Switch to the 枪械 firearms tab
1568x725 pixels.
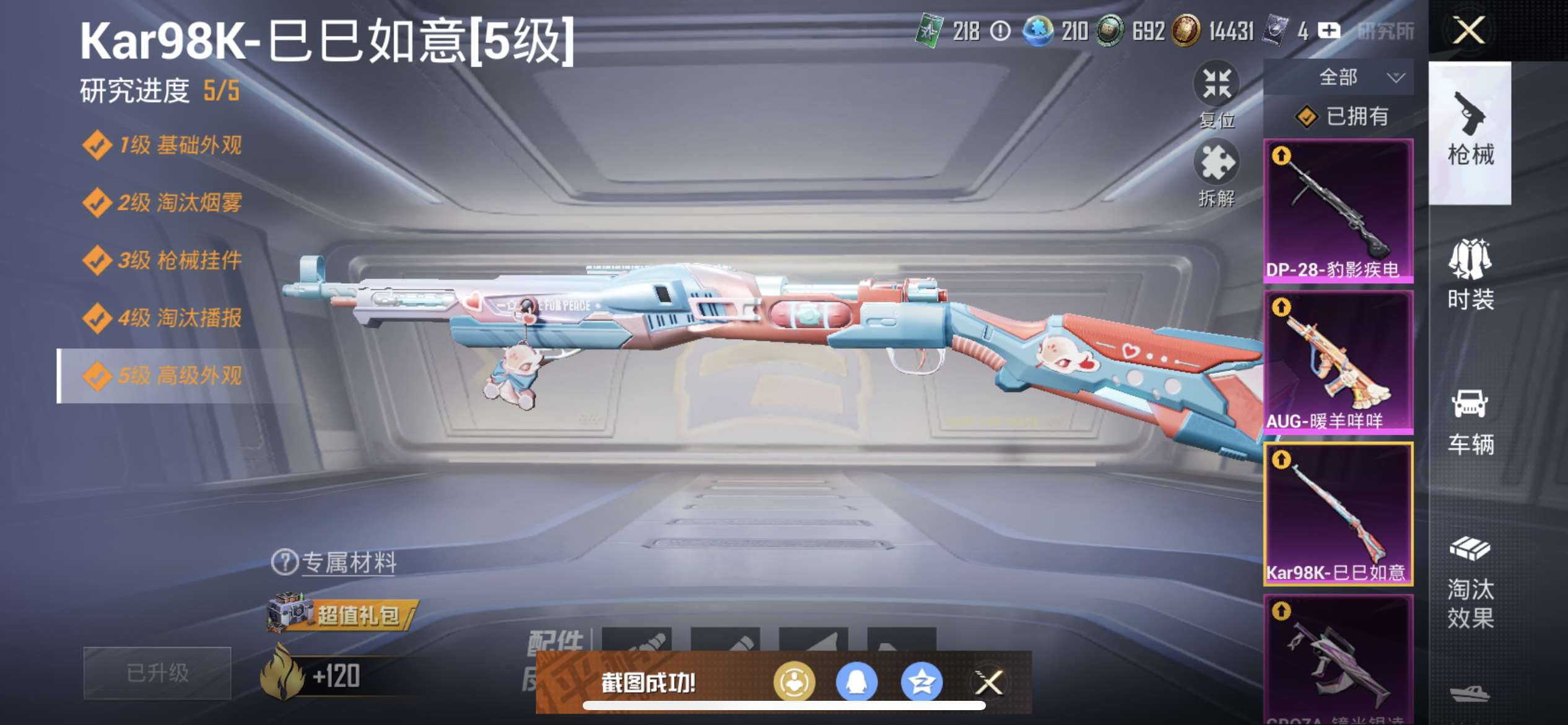(1470, 131)
